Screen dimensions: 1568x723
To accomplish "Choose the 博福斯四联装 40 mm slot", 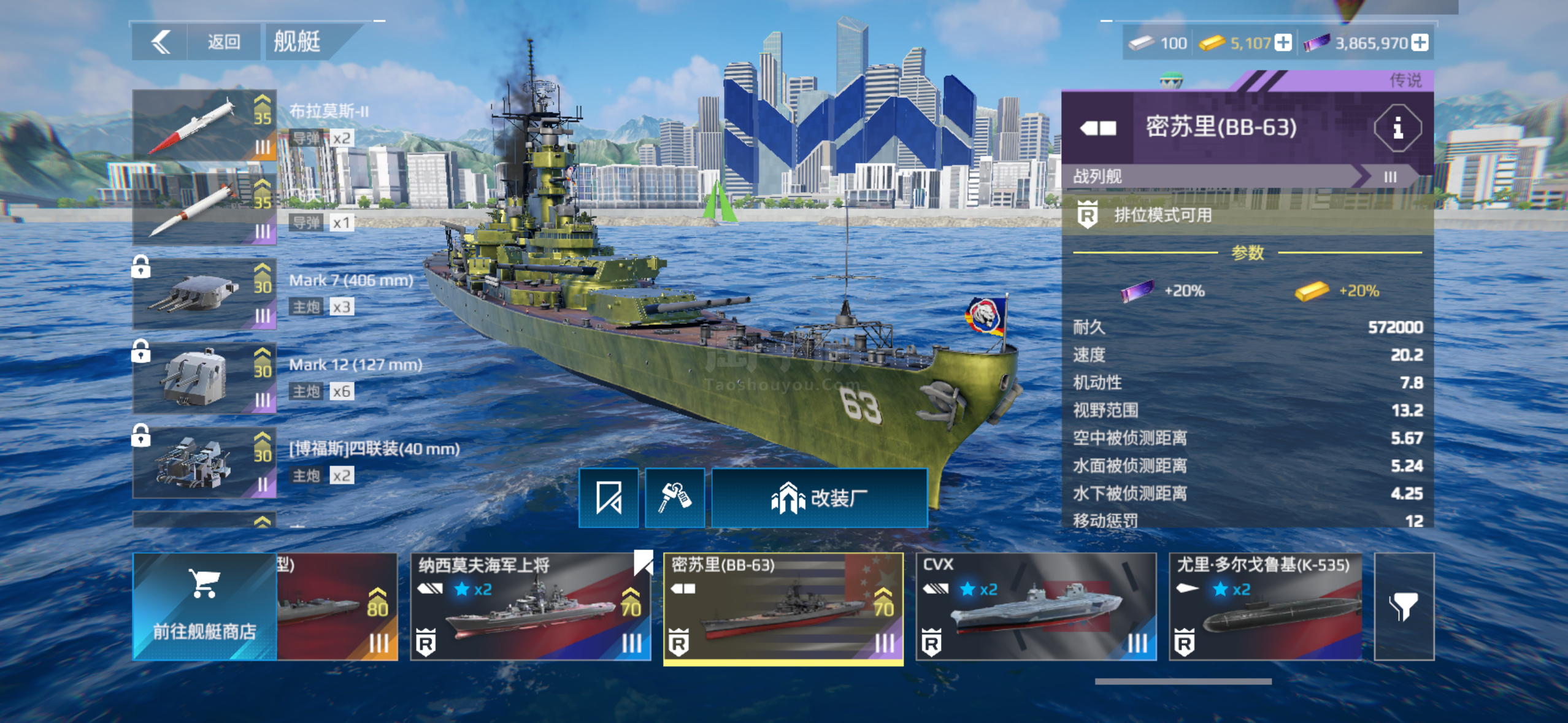I will point(204,462).
